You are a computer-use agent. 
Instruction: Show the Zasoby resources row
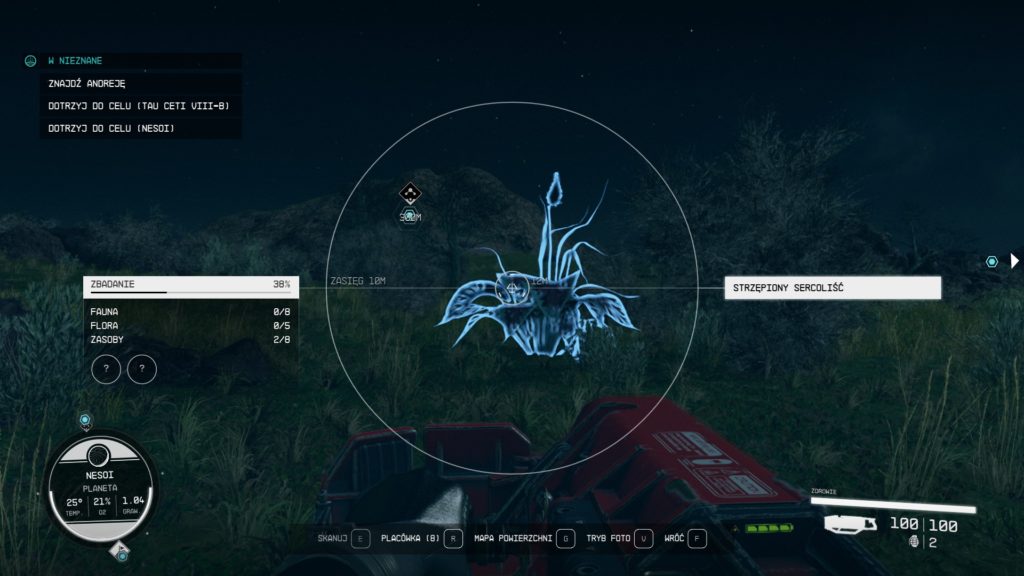[190, 340]
